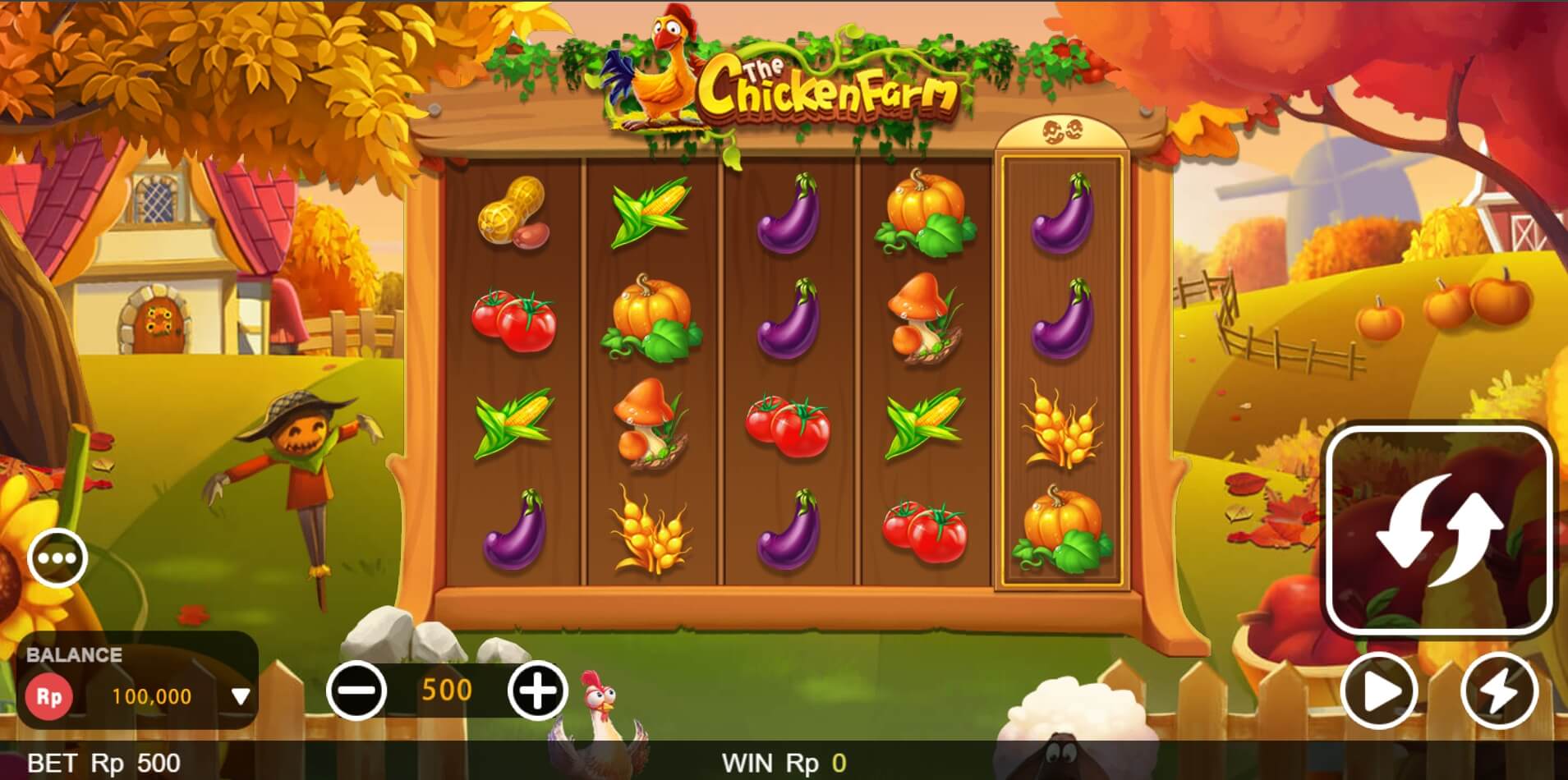Click the eggs icon above the fifth reel
This screenshot has height=780, width=1568.
[1062, 131]
